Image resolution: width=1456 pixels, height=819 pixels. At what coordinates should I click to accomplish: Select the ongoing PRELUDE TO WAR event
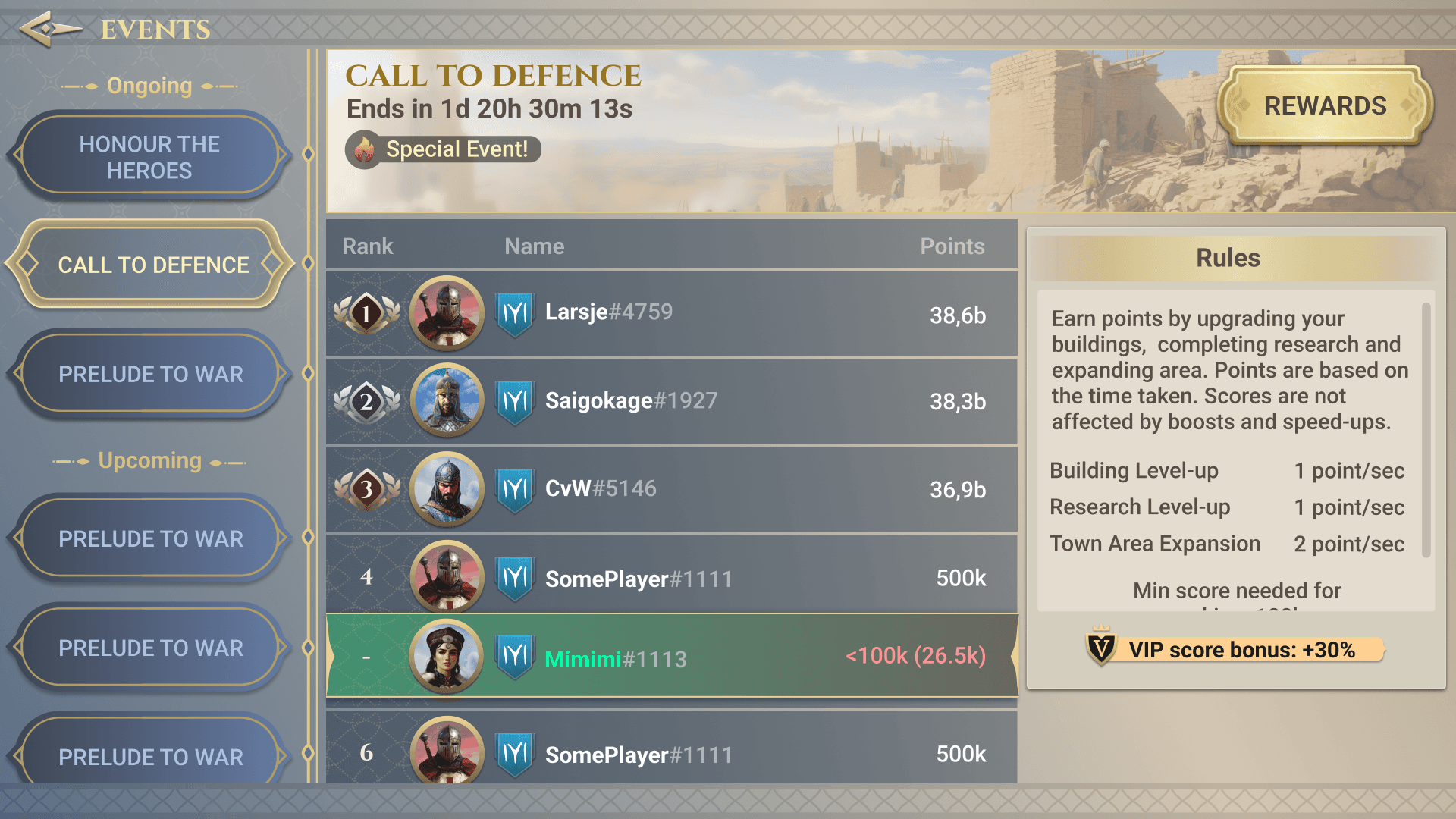[152, 374]
